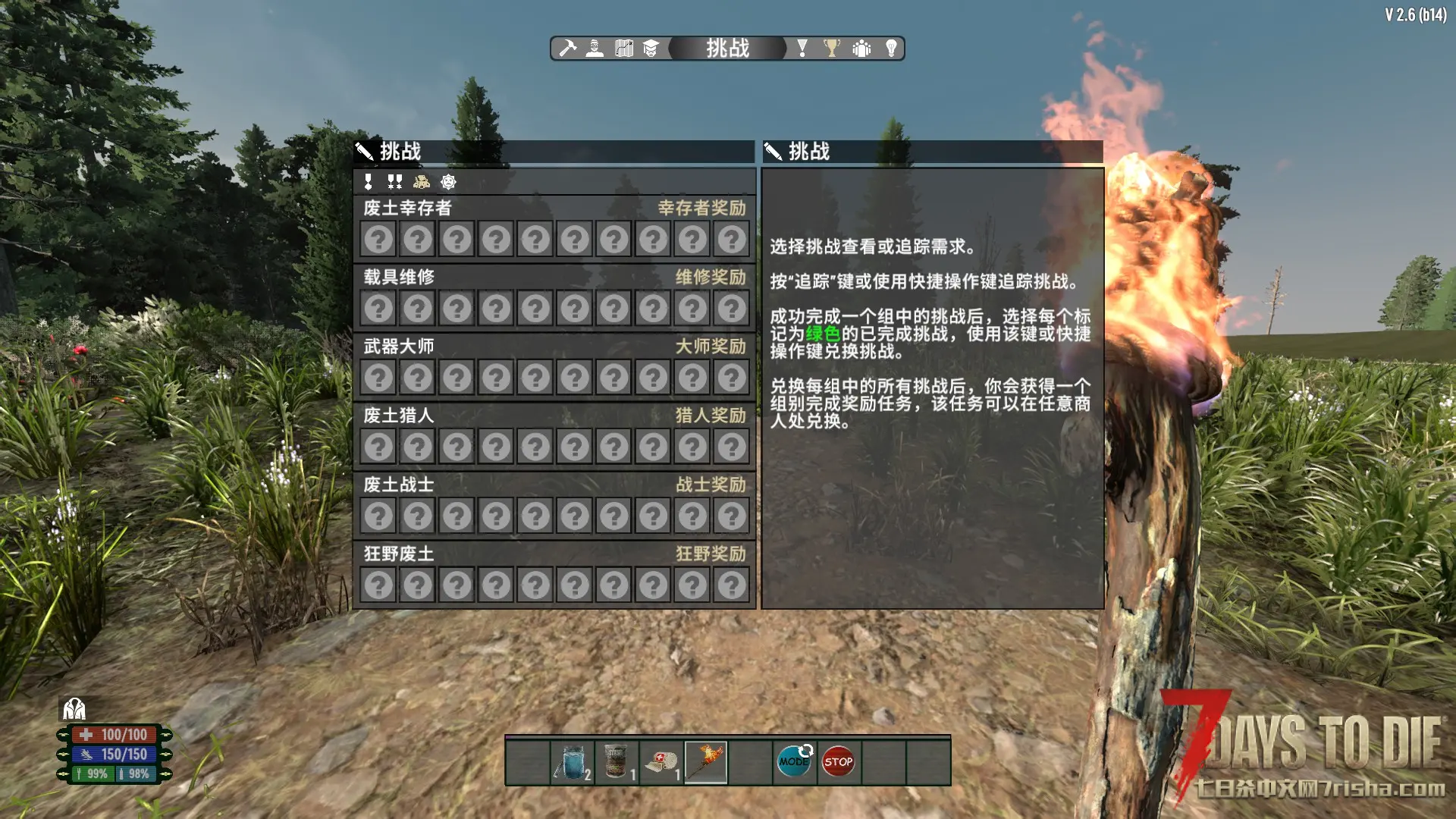Open the quests exclamation-mark tab
This screenshot has height=819, width=1456.
click(802, 49)
